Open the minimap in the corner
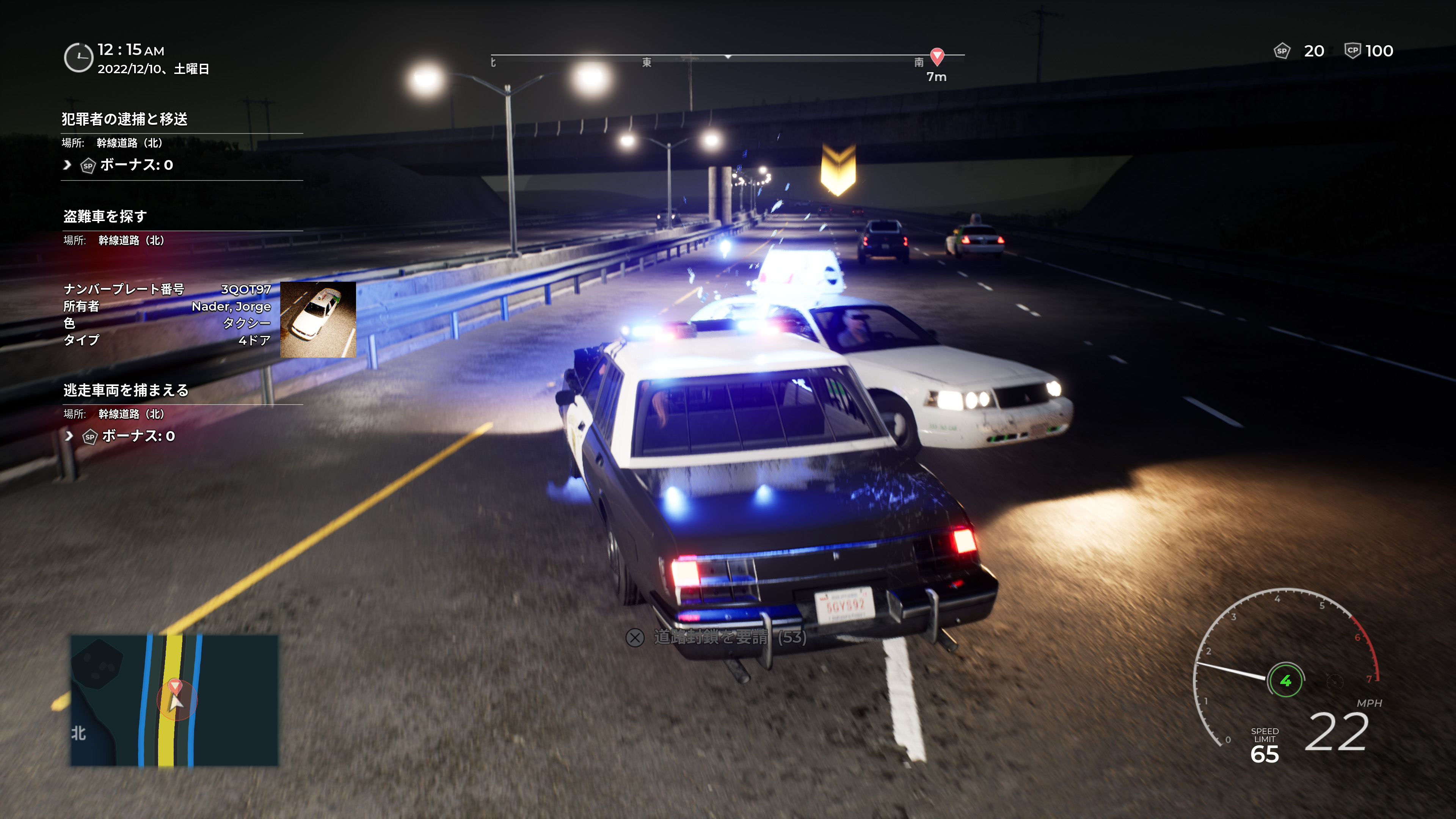The image size is (1456, 819). pos(174,700)
